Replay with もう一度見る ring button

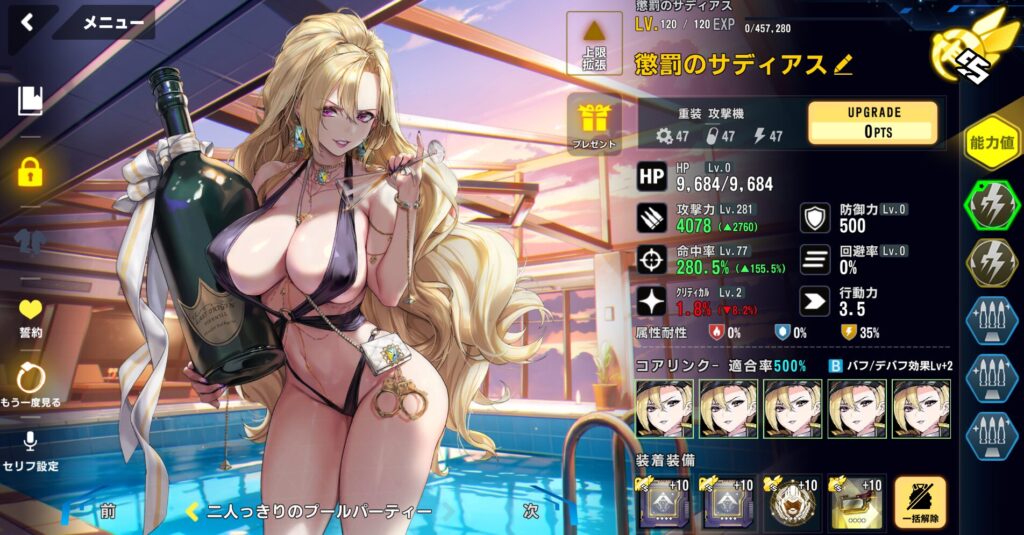pos(30,384)
